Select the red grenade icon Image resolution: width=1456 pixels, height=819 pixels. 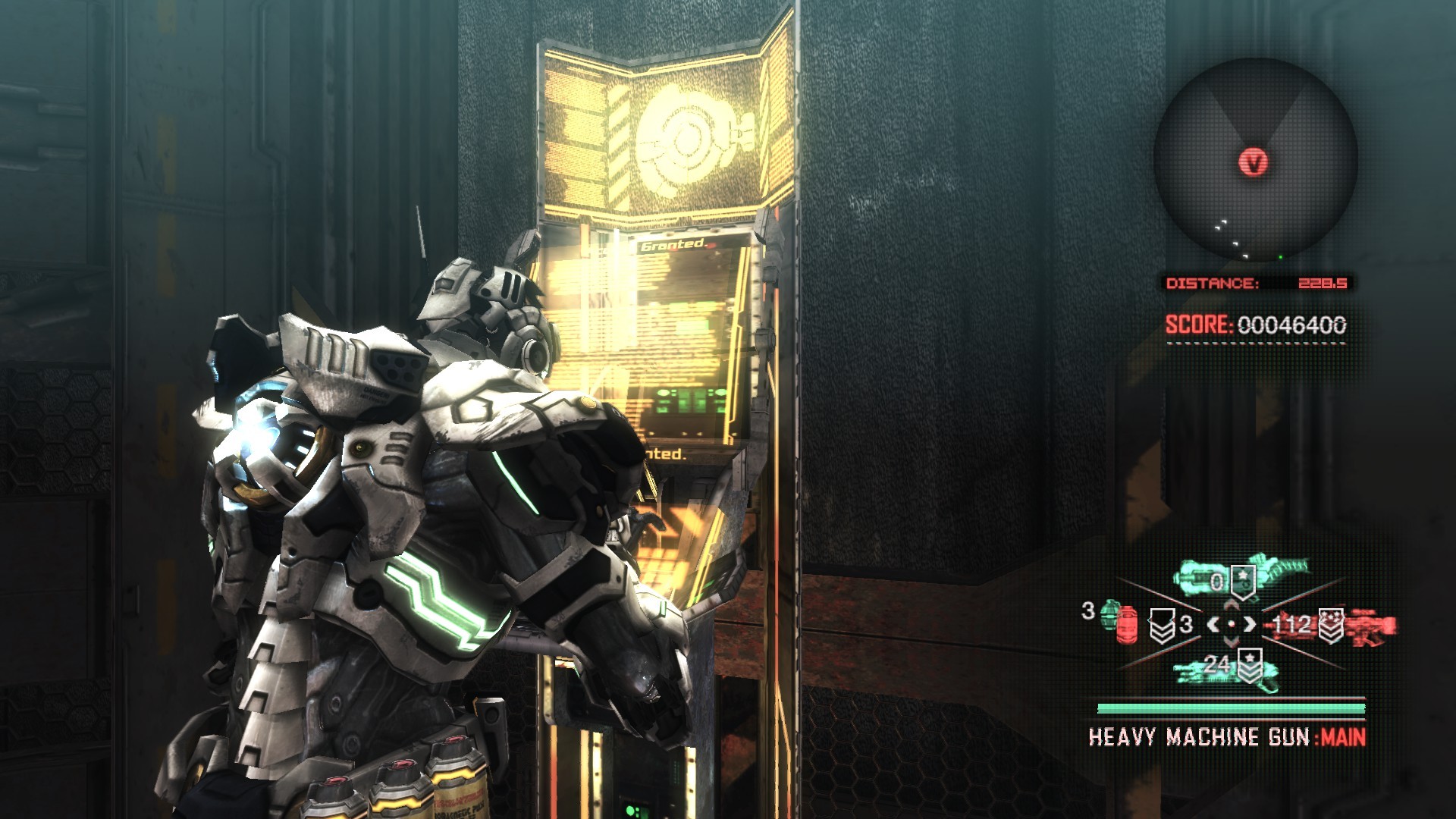click(1128, 624)
